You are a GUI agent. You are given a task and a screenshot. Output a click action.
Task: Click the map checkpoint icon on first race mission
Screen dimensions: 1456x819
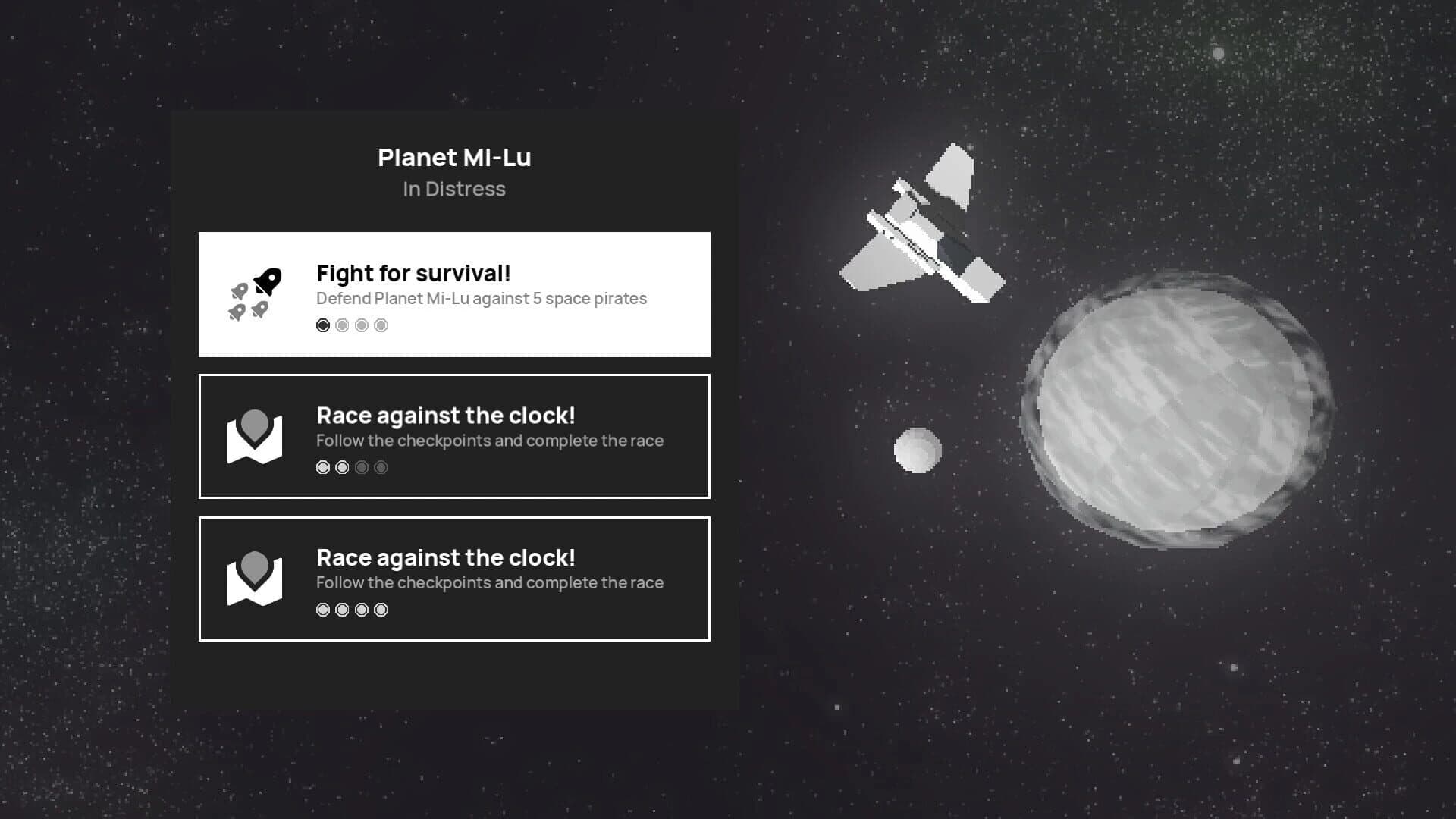tap(256, 436)
